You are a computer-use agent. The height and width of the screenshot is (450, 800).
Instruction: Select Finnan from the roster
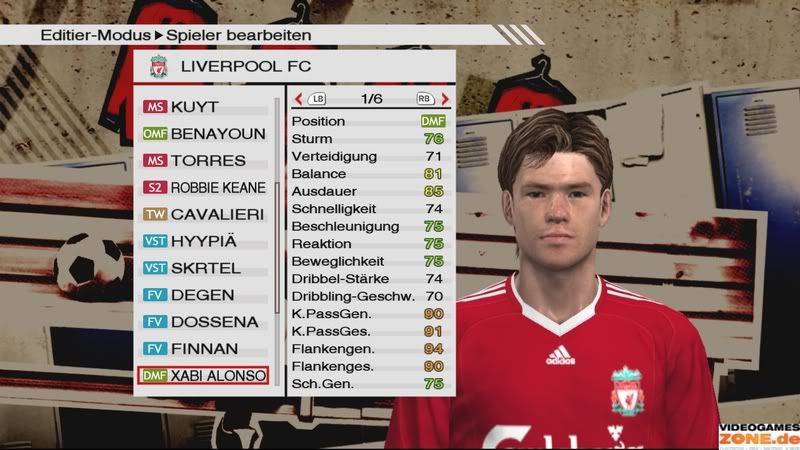205,349
